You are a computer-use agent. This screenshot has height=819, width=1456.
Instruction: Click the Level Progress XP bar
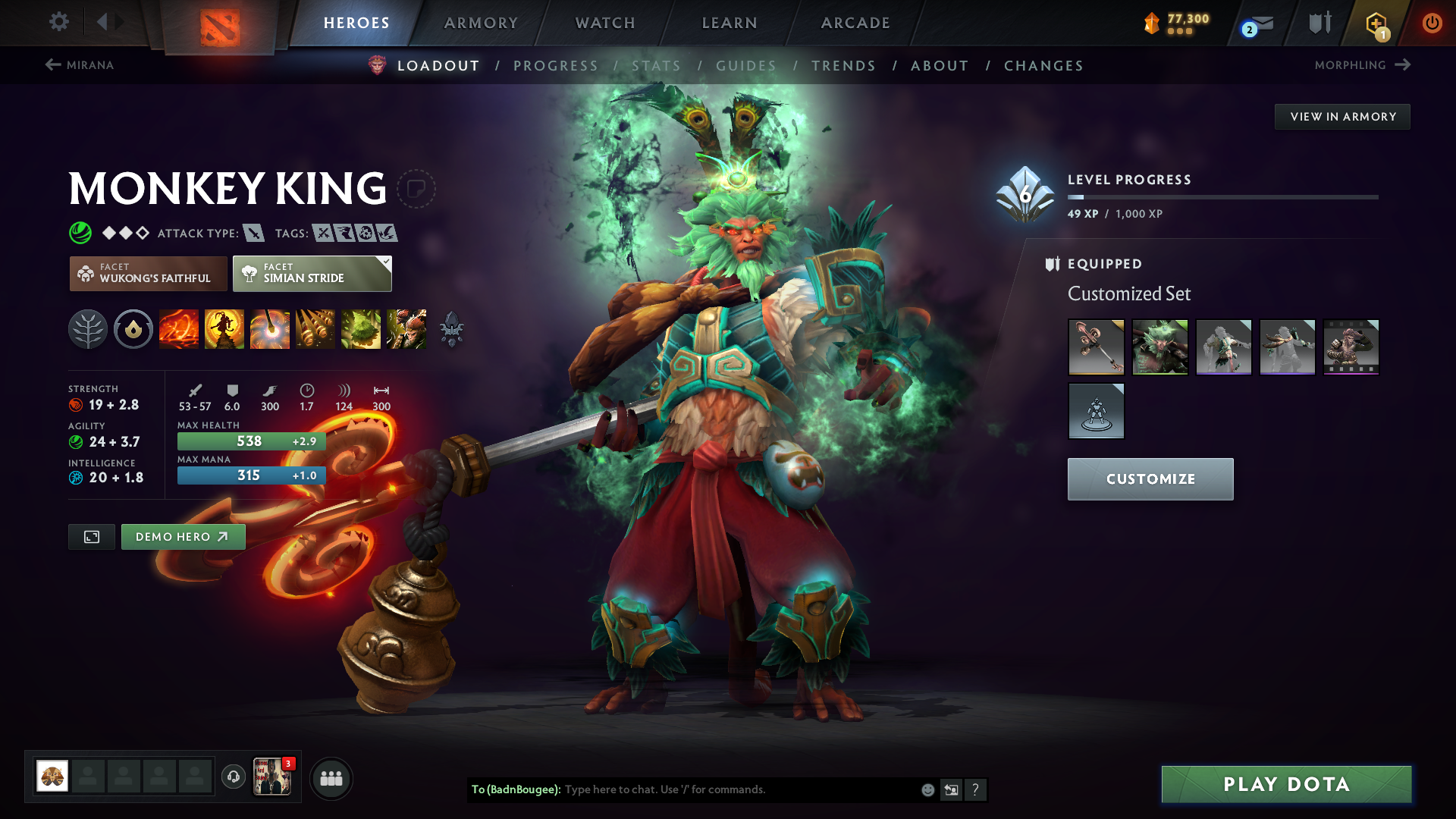1221,197
